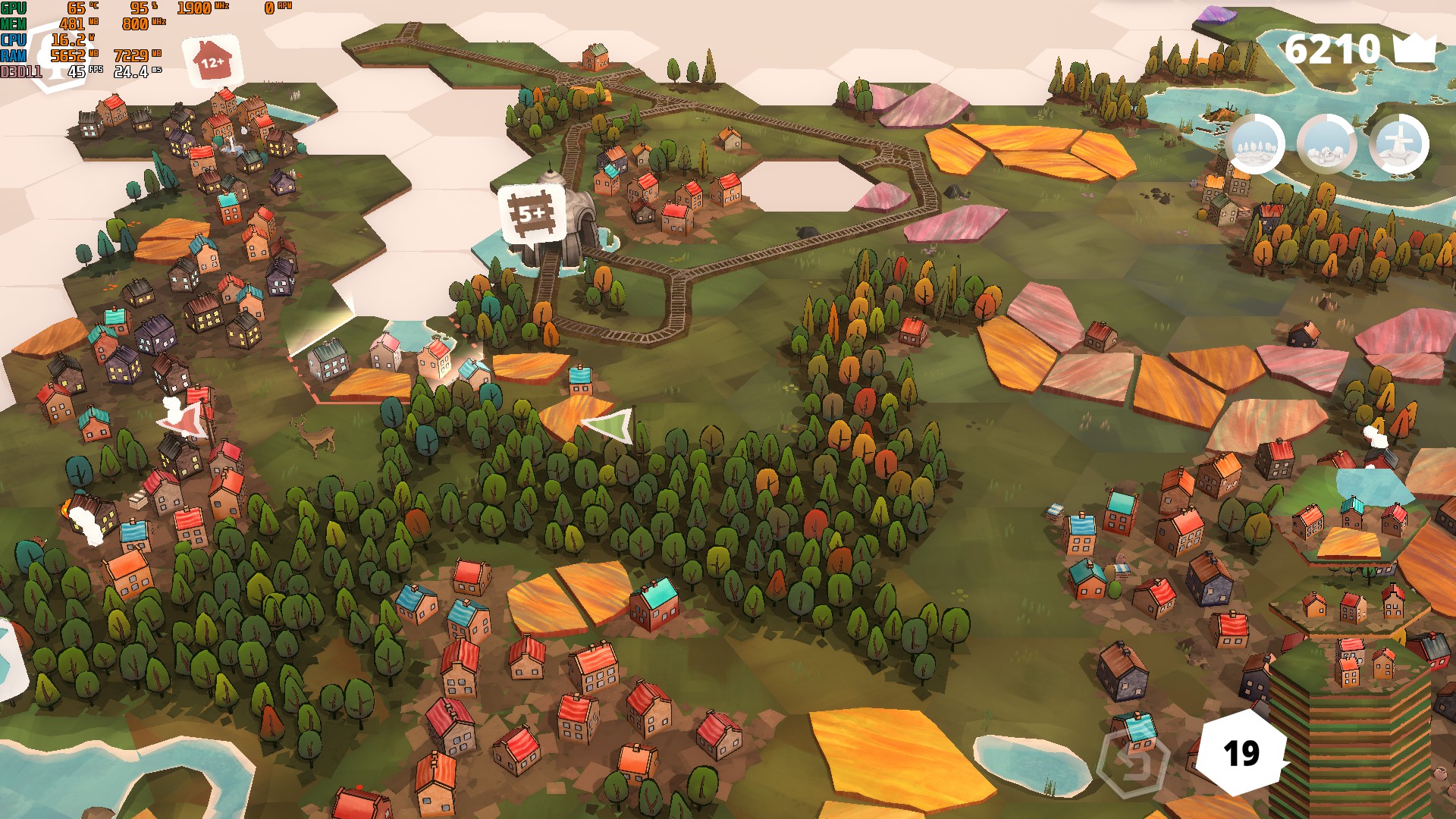1456x819 pixels.
Task: Select the 12+ house quest marker
Action: click(212, 61)
